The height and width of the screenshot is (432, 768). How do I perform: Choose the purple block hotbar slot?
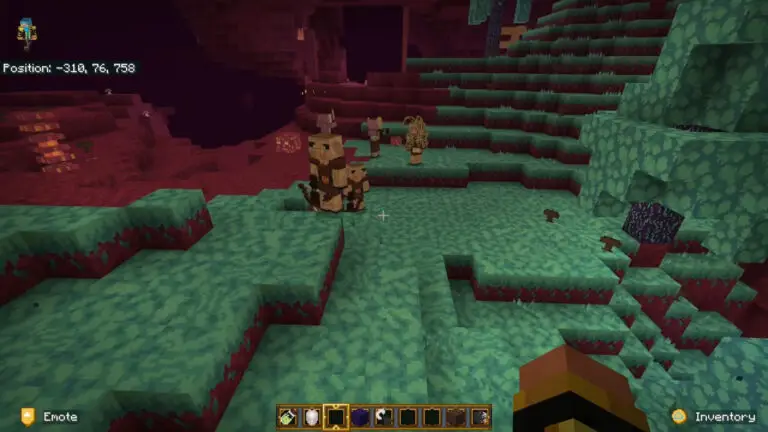click(x=359, y=417)
